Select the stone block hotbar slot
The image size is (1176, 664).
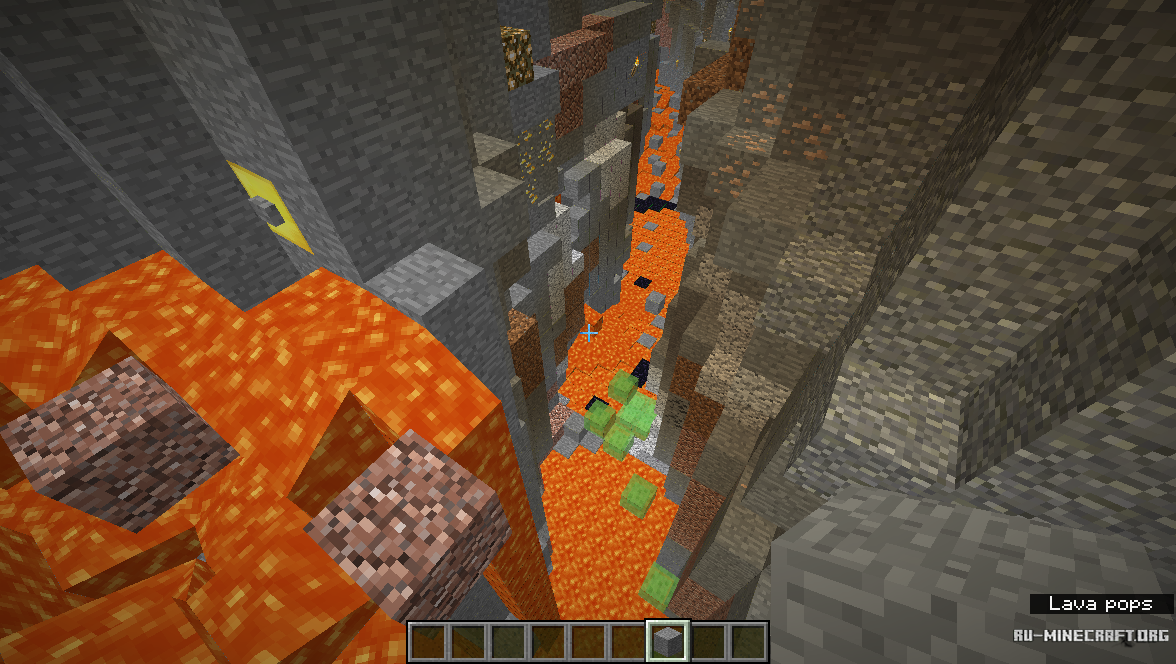[x=667, y=641]
